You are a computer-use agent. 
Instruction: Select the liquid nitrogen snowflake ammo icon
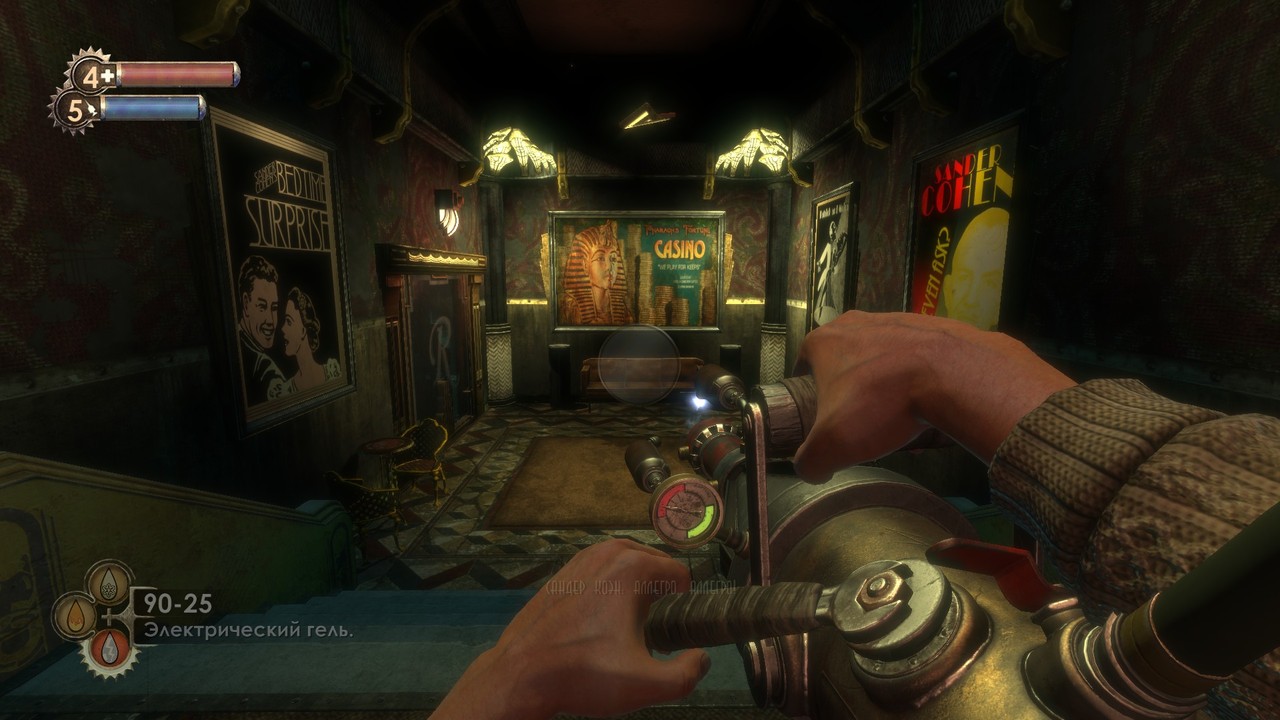(108, 581)
